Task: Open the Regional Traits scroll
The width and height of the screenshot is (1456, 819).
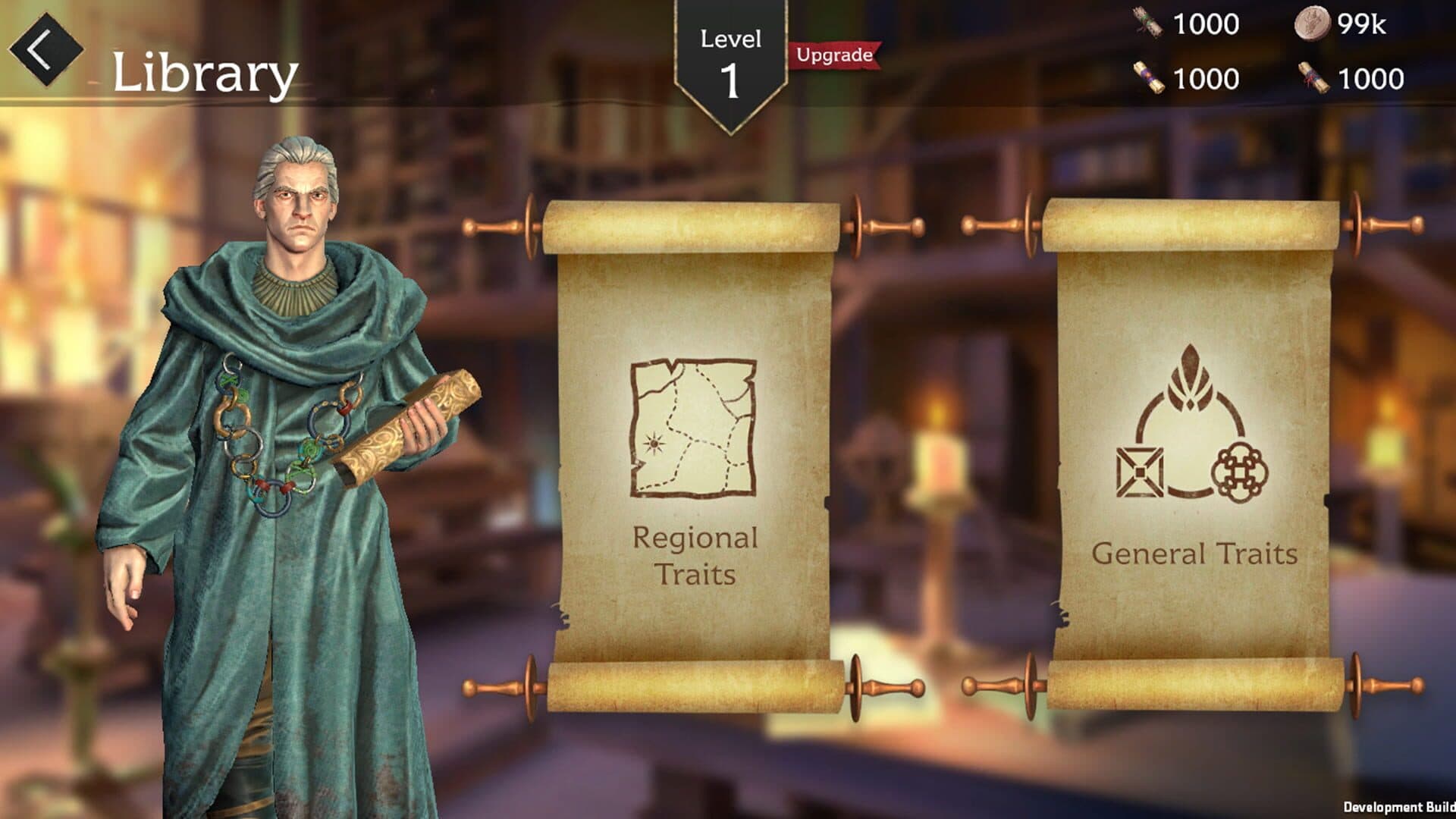Action: coord(694,455)
